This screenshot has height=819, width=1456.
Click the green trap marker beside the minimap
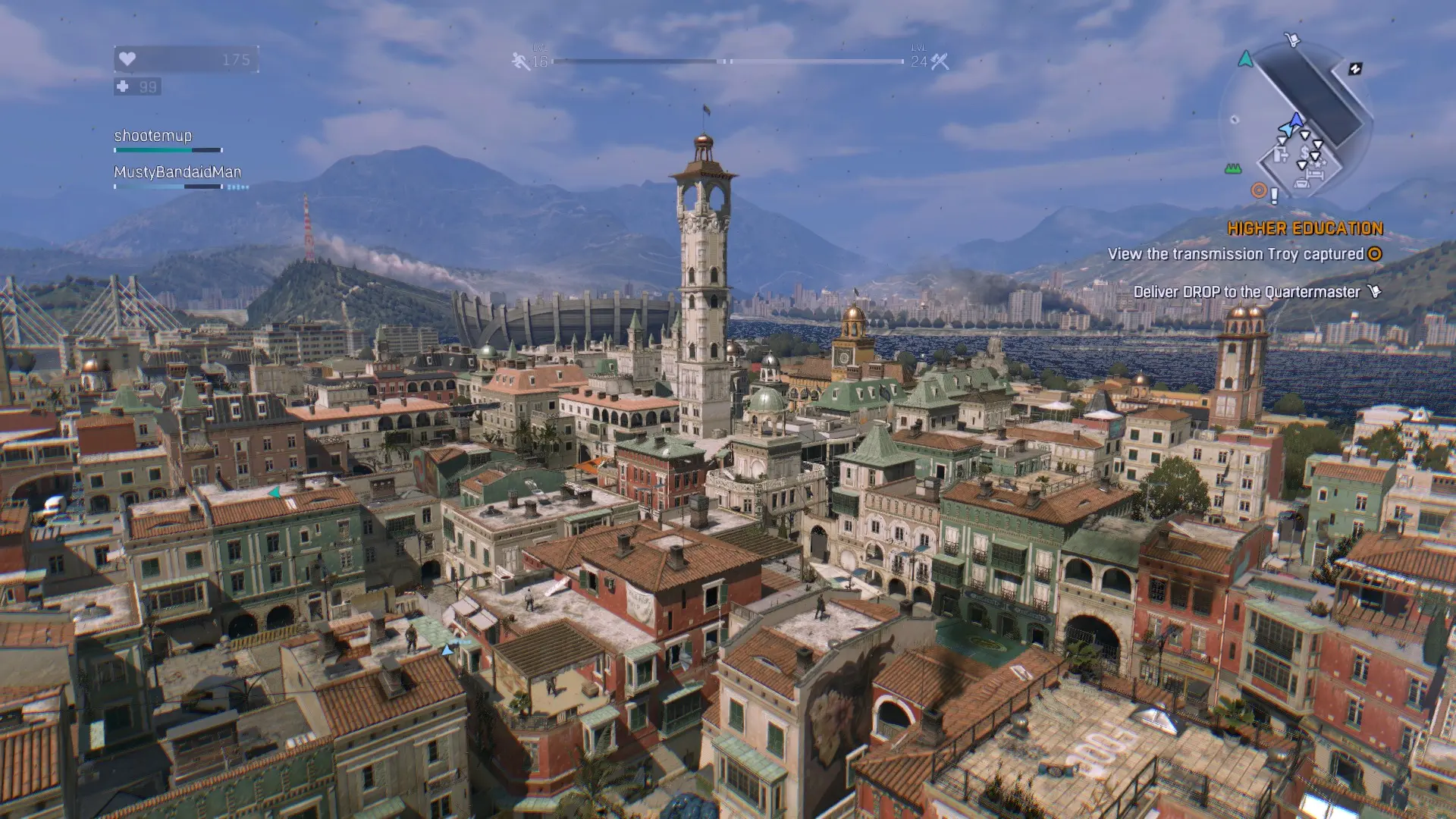[1233, 168]
